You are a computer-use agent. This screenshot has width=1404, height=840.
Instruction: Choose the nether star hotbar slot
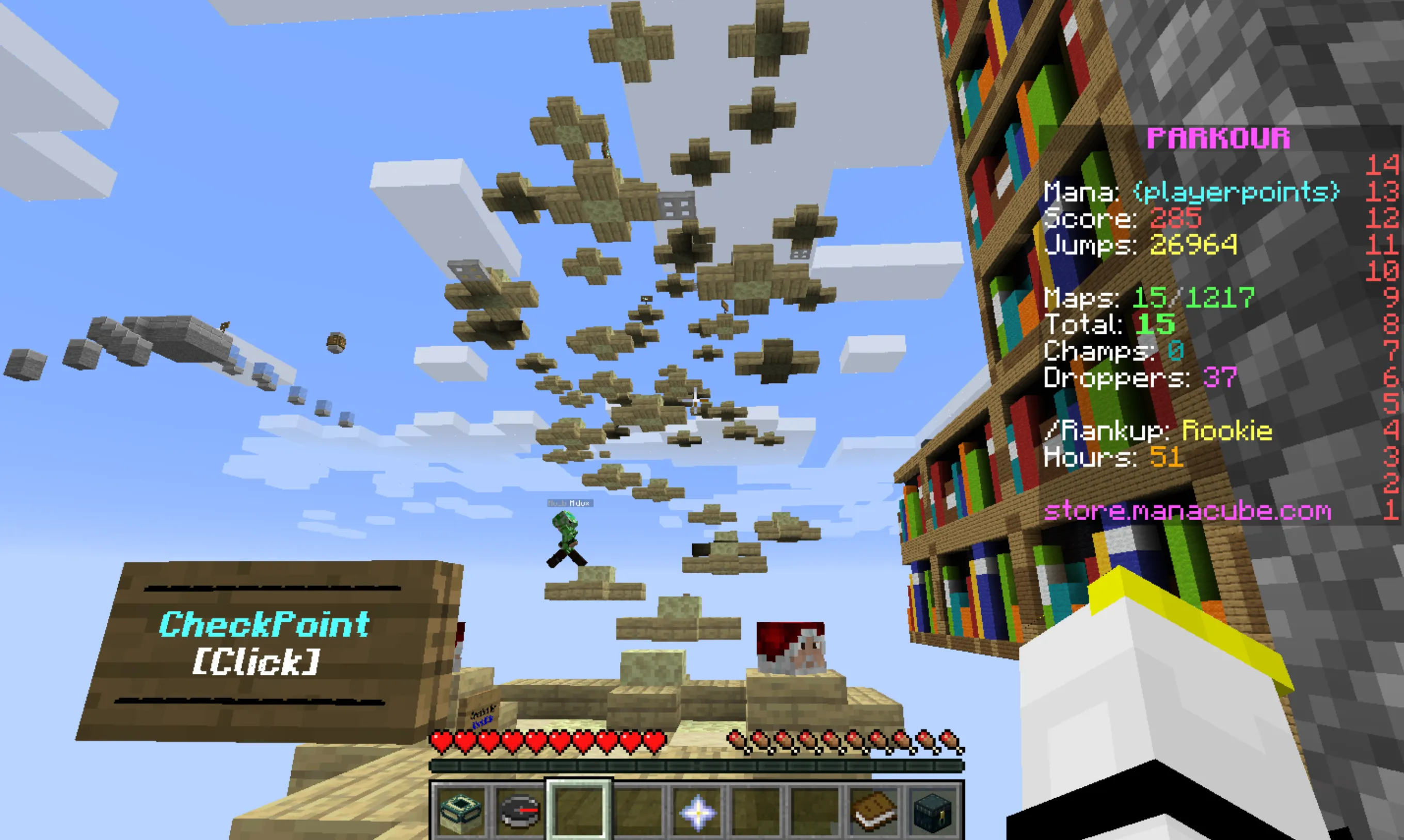click(x=697, y=811)
